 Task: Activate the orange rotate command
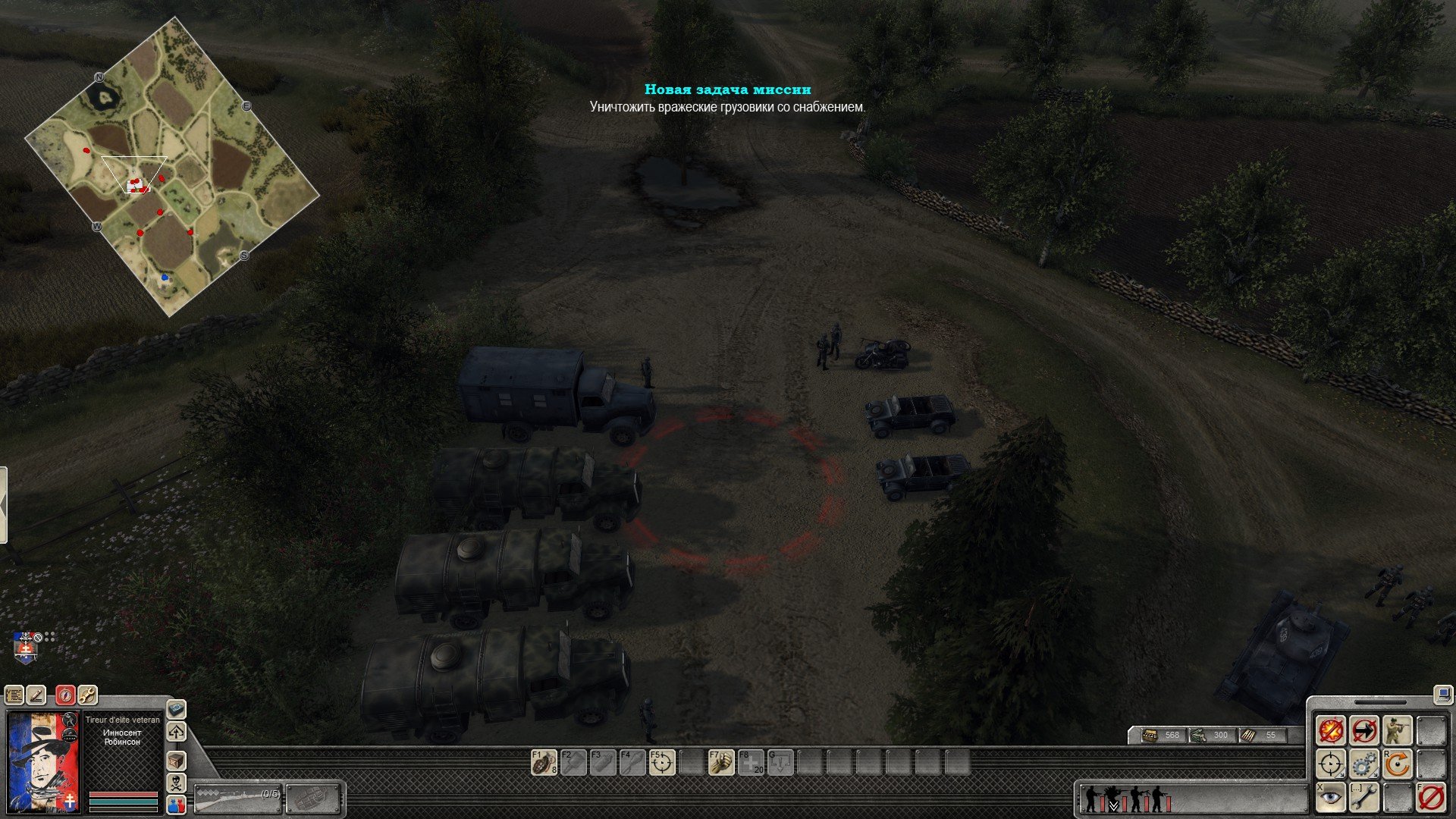(x=1398, y=764)
